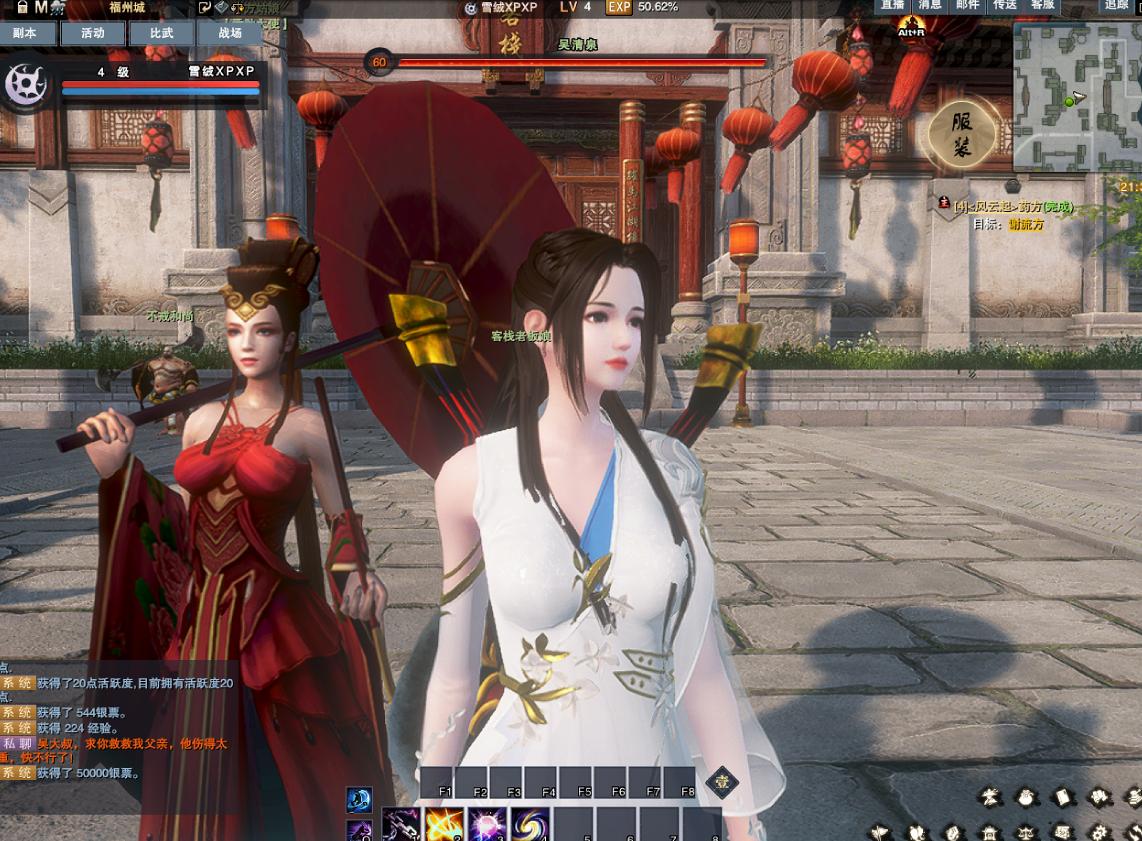Click the city minimap
This screenshot has height=841, width=1142.
click(x=1077, y=97)
